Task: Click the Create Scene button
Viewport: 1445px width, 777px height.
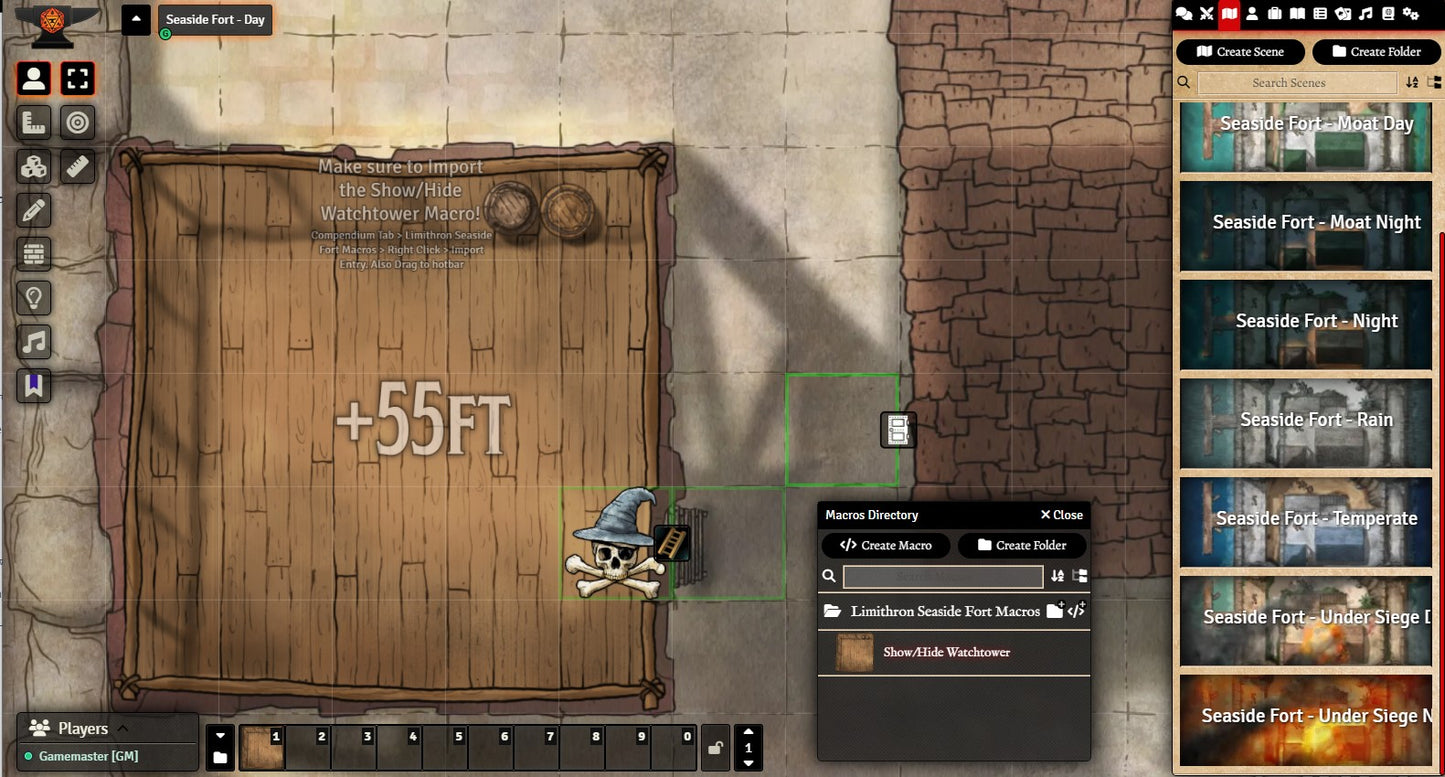Action: tap(1240, 52)
